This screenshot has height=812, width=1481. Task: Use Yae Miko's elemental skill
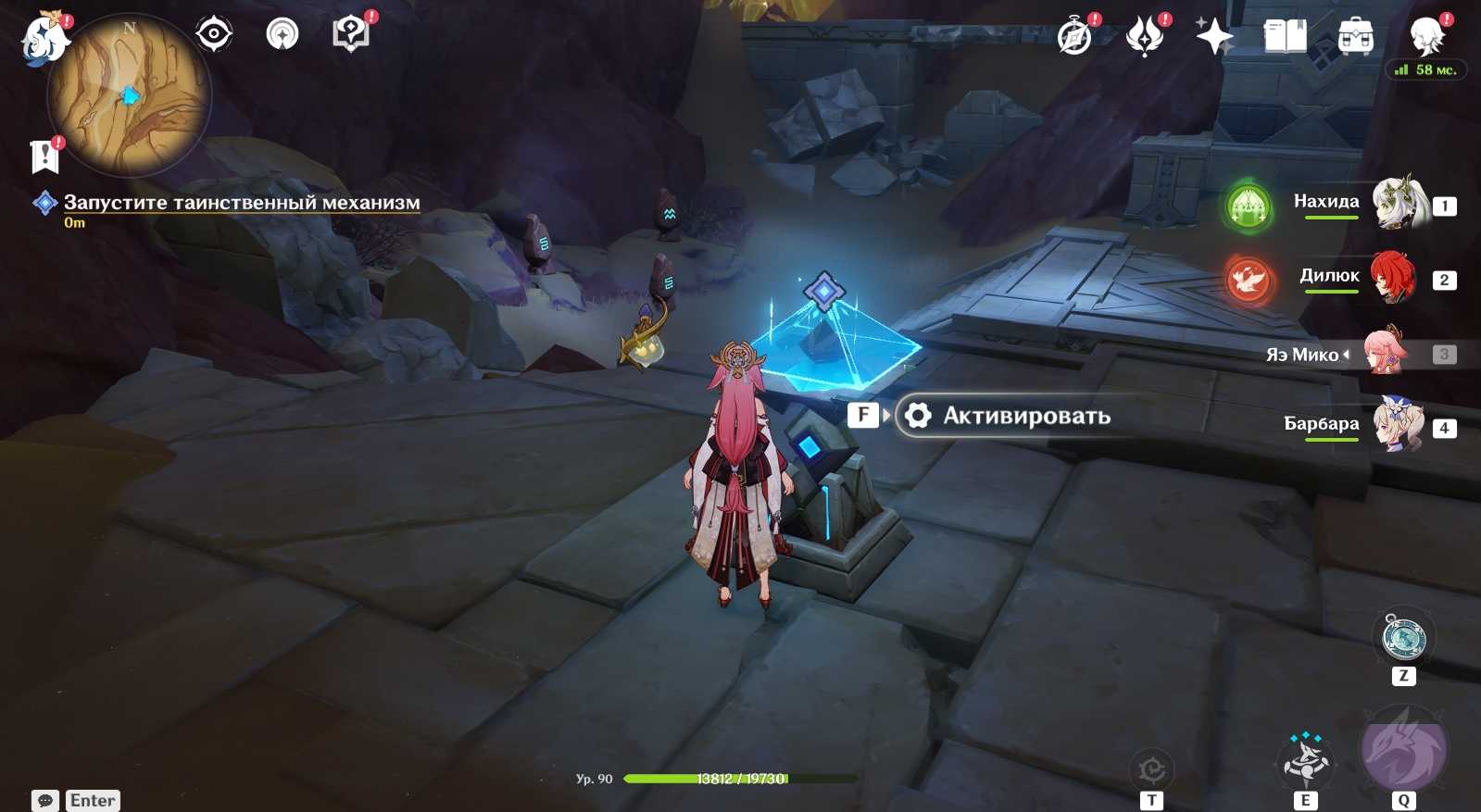pos(1305,759)
